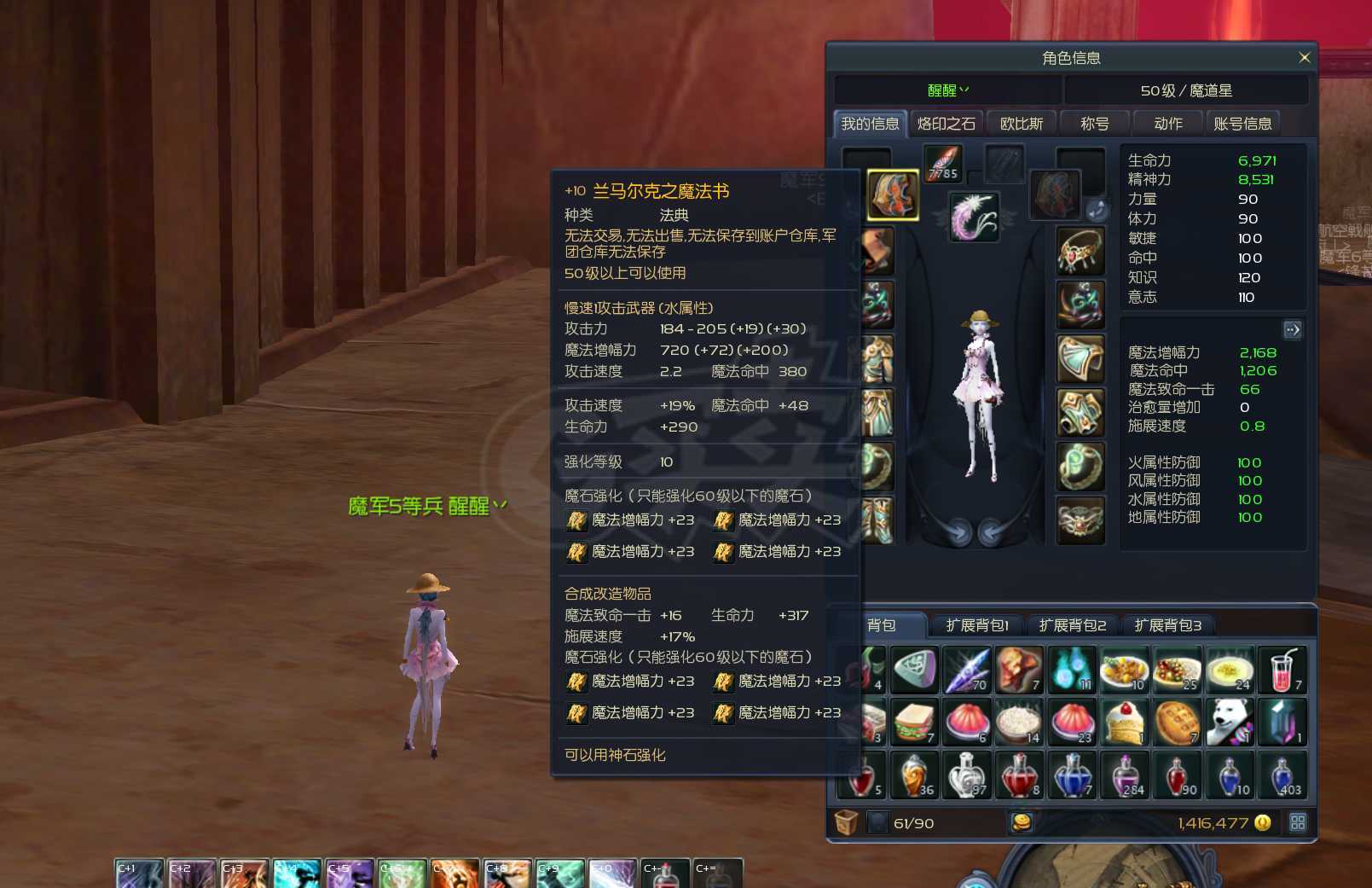This screenshot has width=1372, height=888.
Task: Select the cherry cake item in backpack
Action: (1125, 721)
